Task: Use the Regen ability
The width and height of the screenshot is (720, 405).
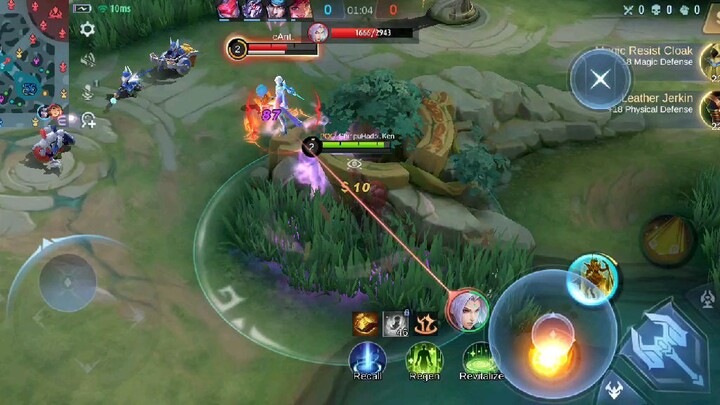Action: click(x=424, y=358)
